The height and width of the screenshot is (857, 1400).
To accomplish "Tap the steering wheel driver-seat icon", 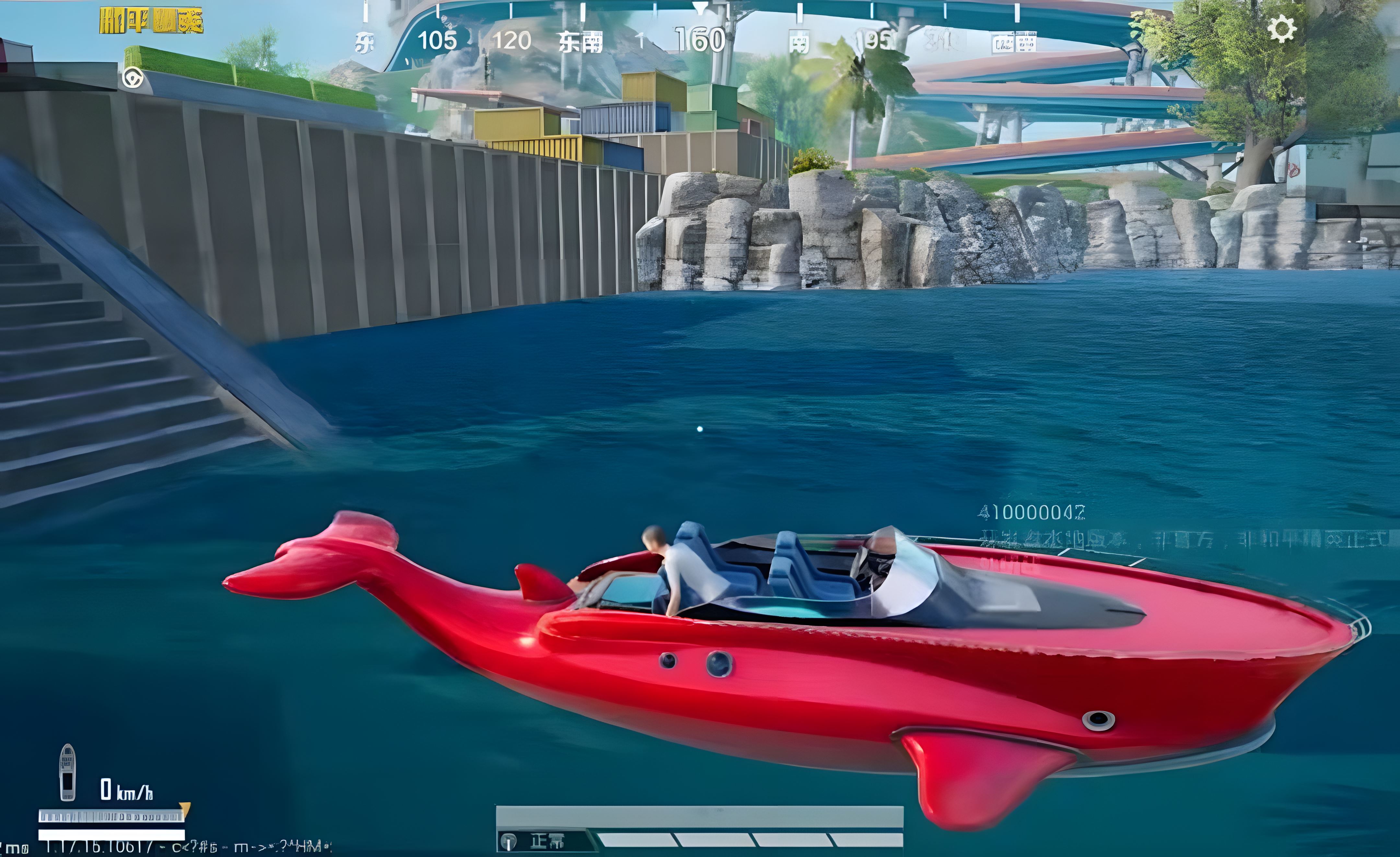I will (x=133, y=78).
